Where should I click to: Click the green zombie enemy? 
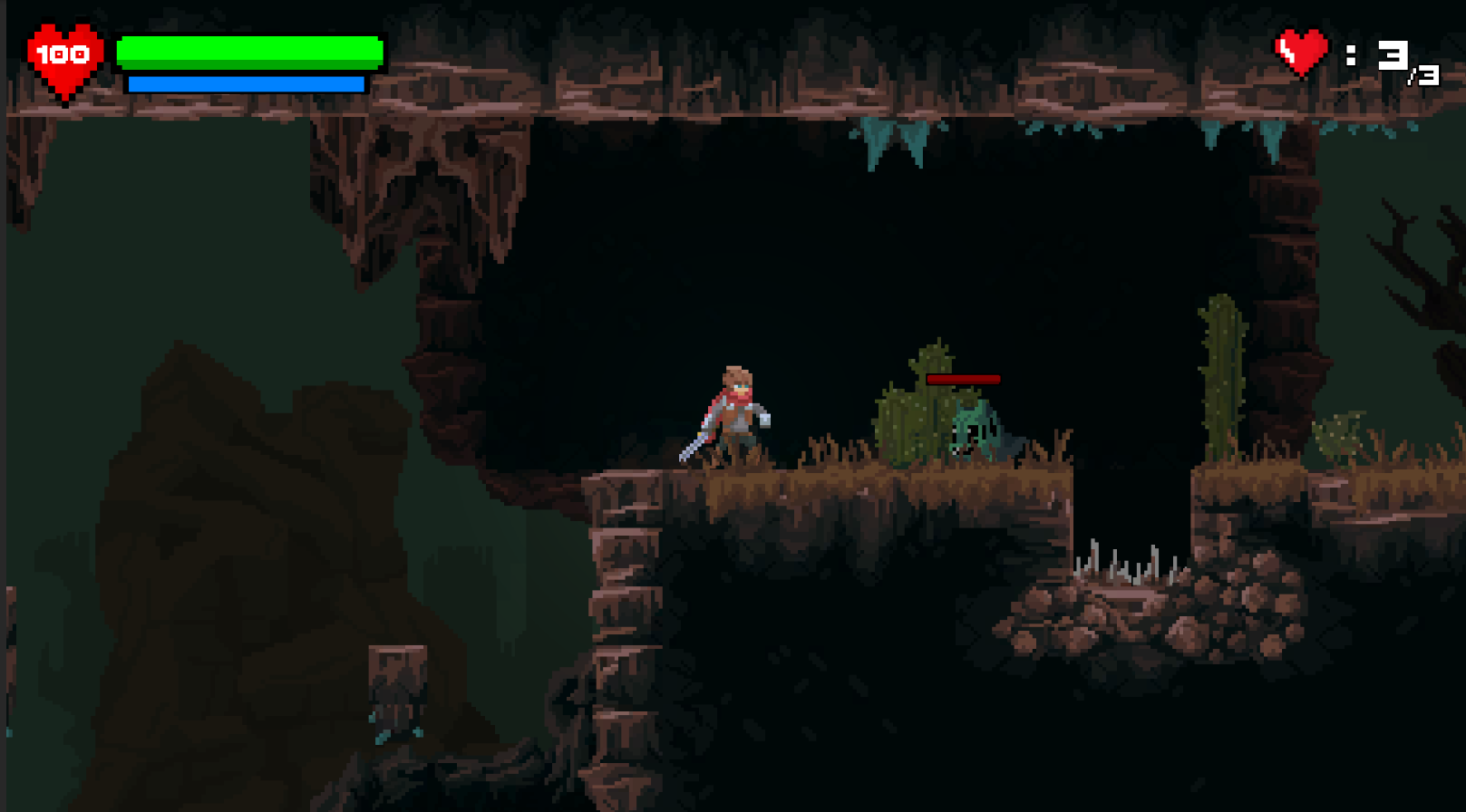(975, 426)
